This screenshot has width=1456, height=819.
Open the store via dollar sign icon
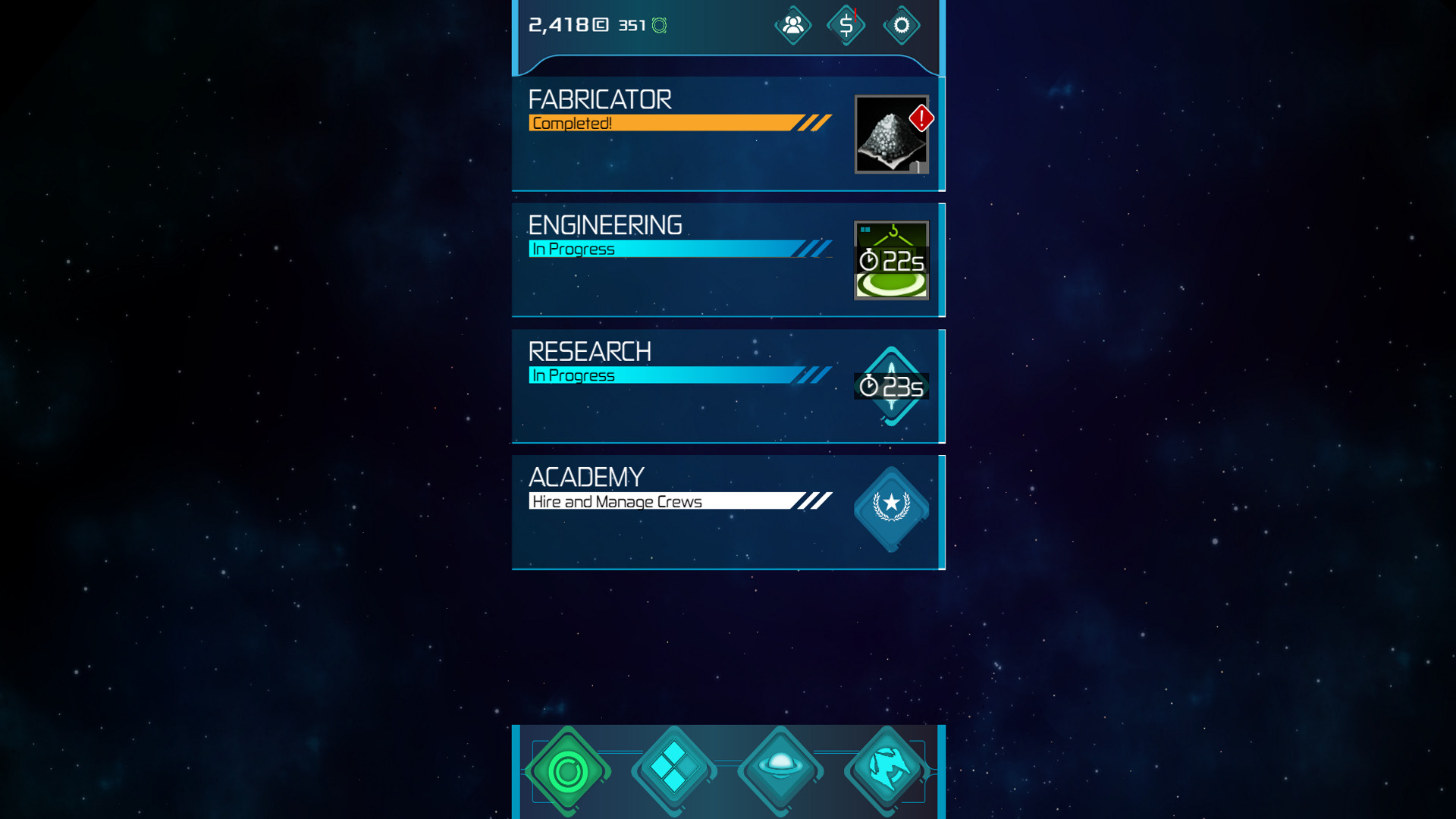pyautogui.click(x=846, y=25)
